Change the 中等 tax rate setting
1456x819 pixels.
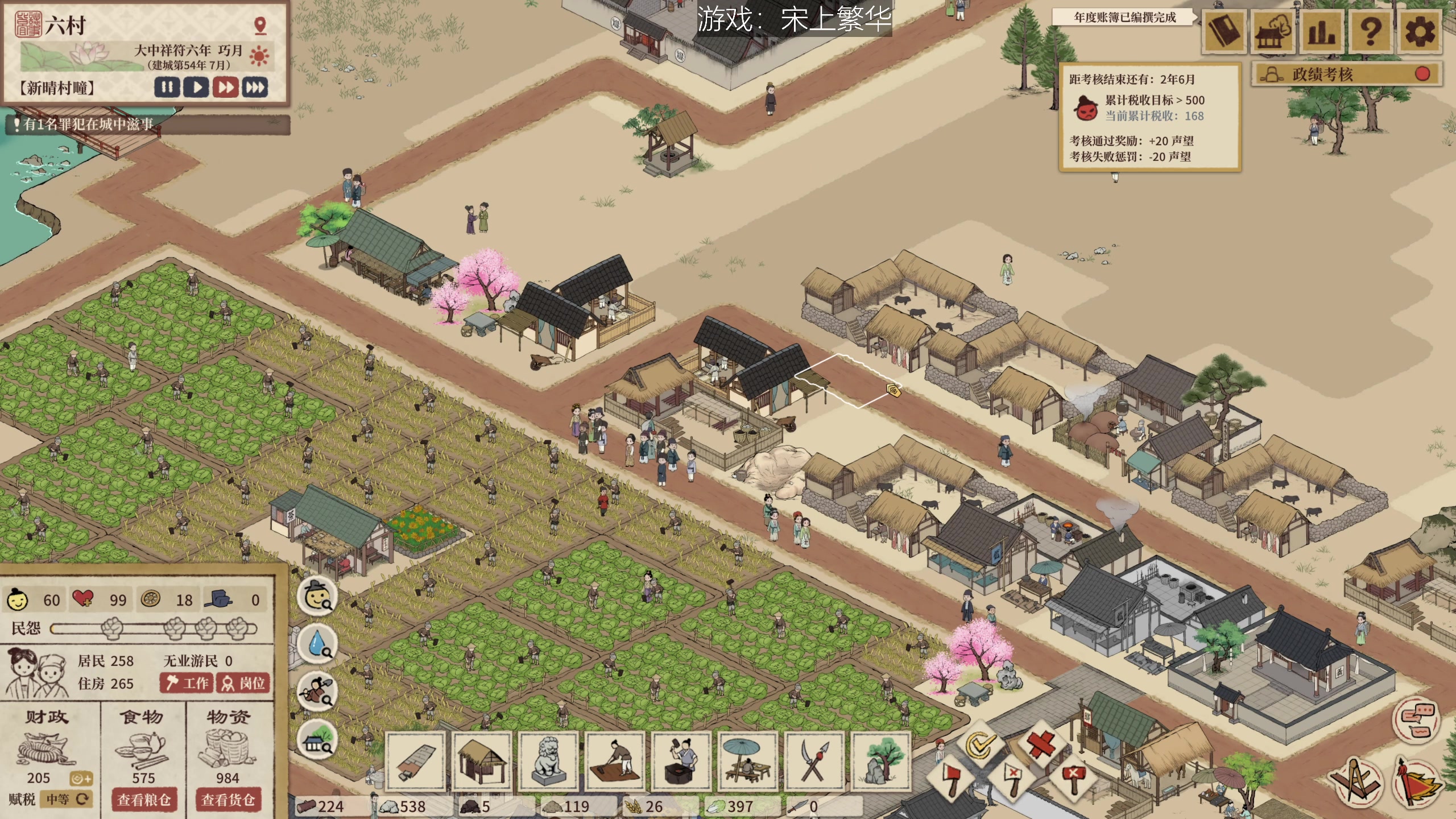[67, 799]
